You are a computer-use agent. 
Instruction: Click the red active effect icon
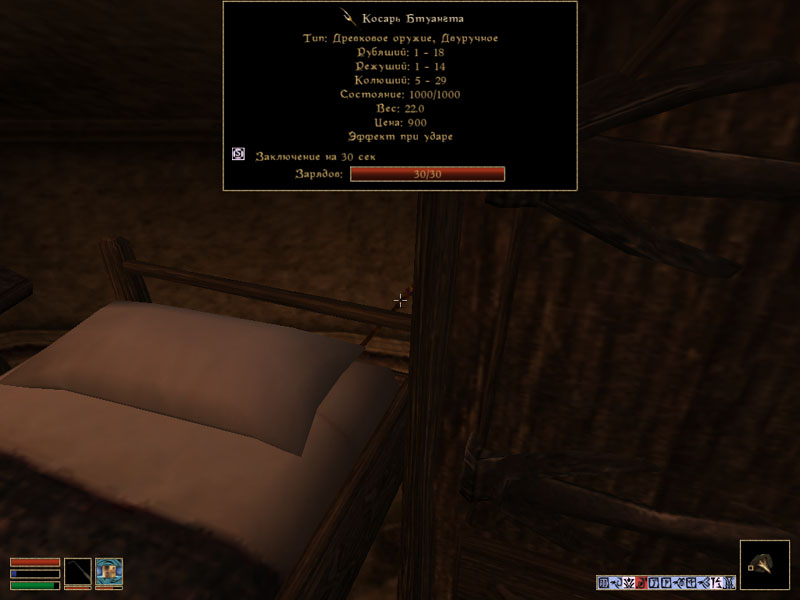pyautogui.click(x=641, y=583)
